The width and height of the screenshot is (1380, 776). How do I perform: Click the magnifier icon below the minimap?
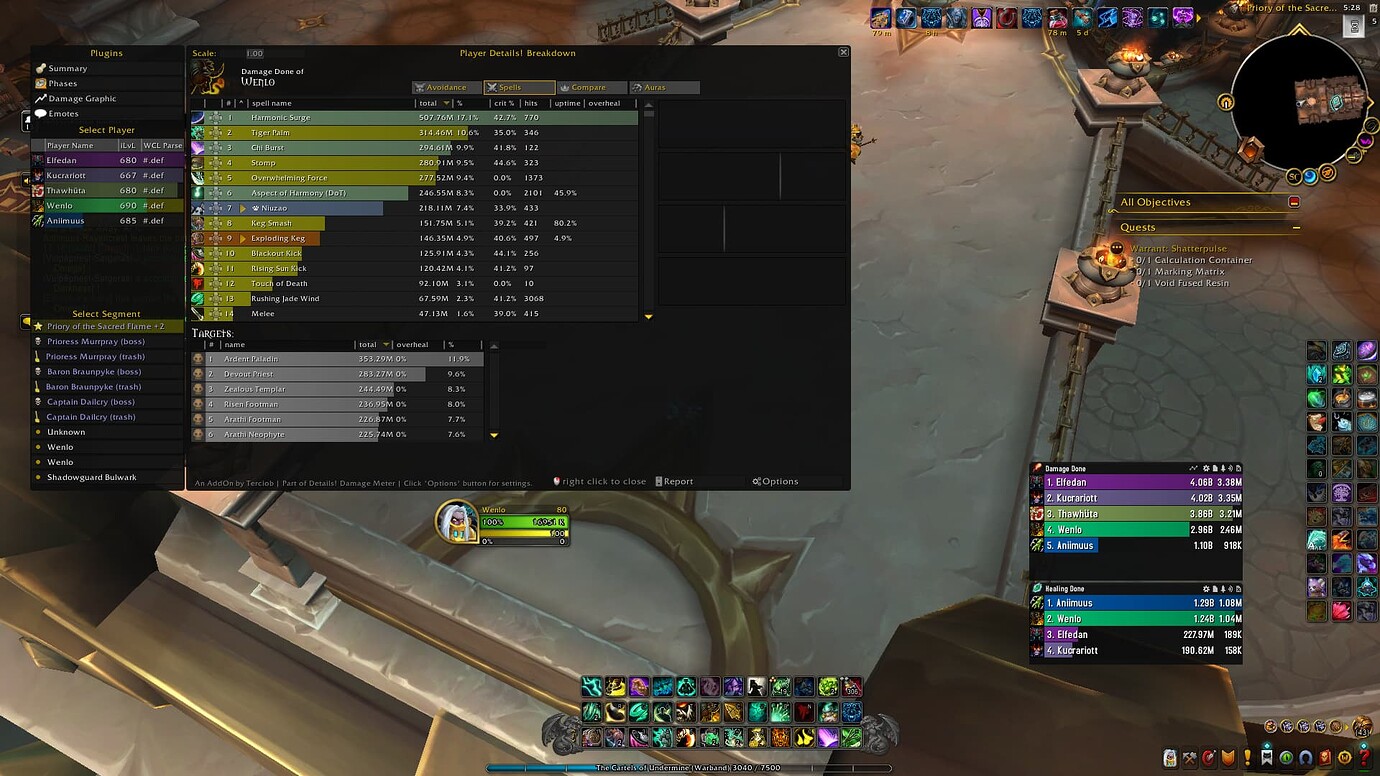(1353, 155)
